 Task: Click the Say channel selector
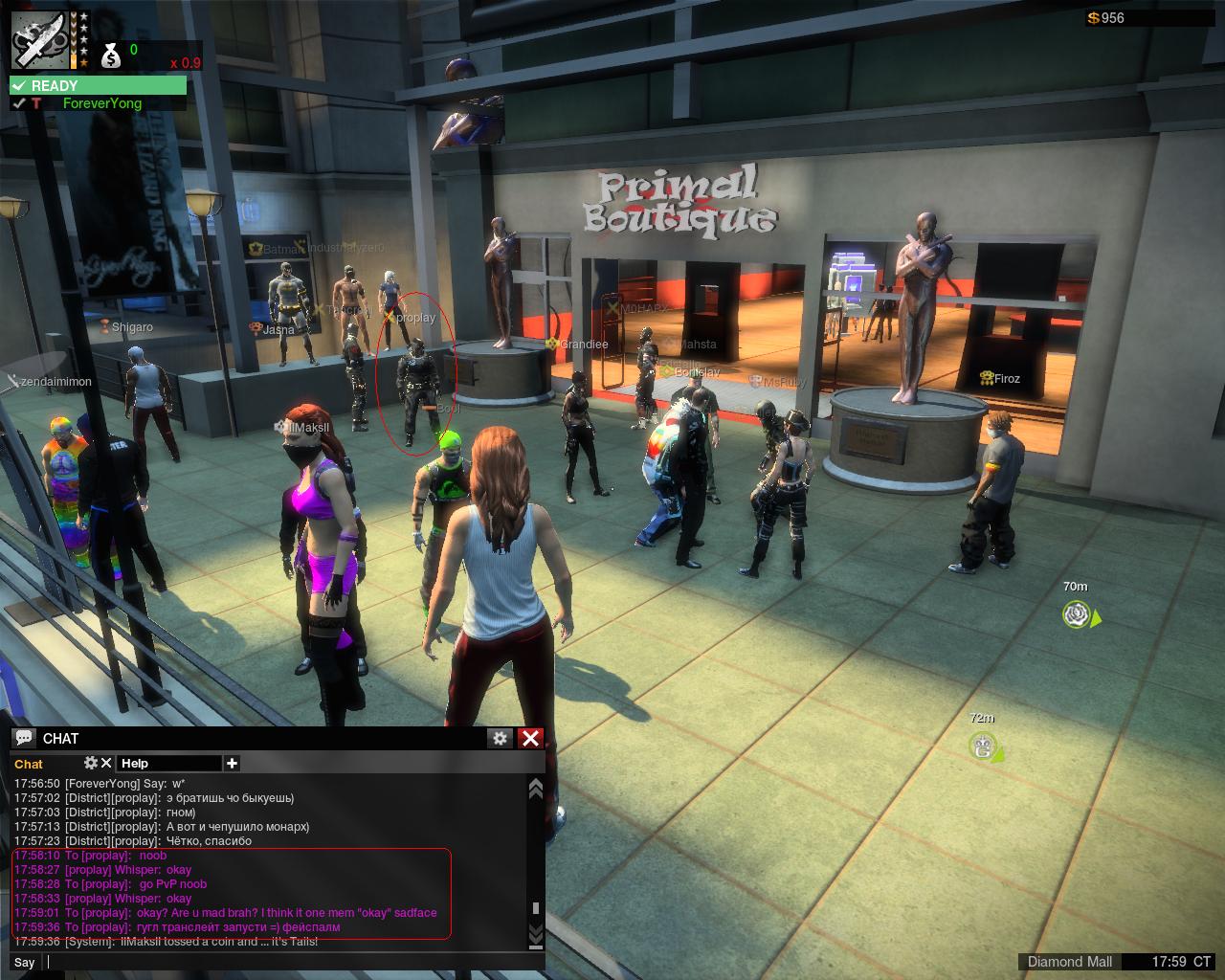25,962
